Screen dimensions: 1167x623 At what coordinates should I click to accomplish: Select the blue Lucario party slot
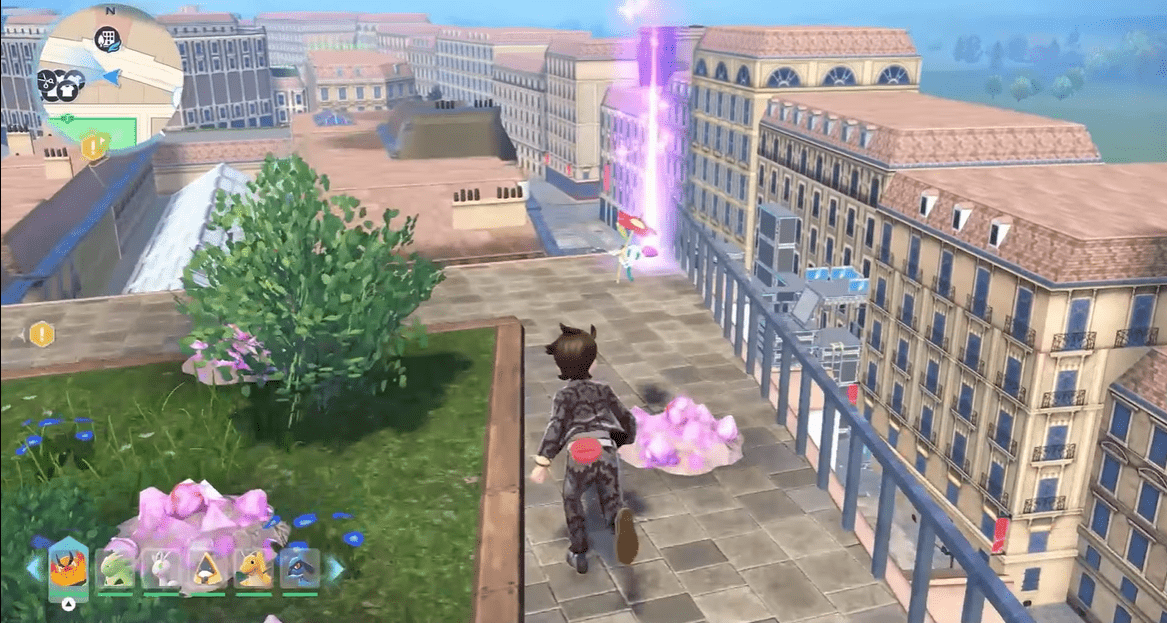tap(299, 570)
